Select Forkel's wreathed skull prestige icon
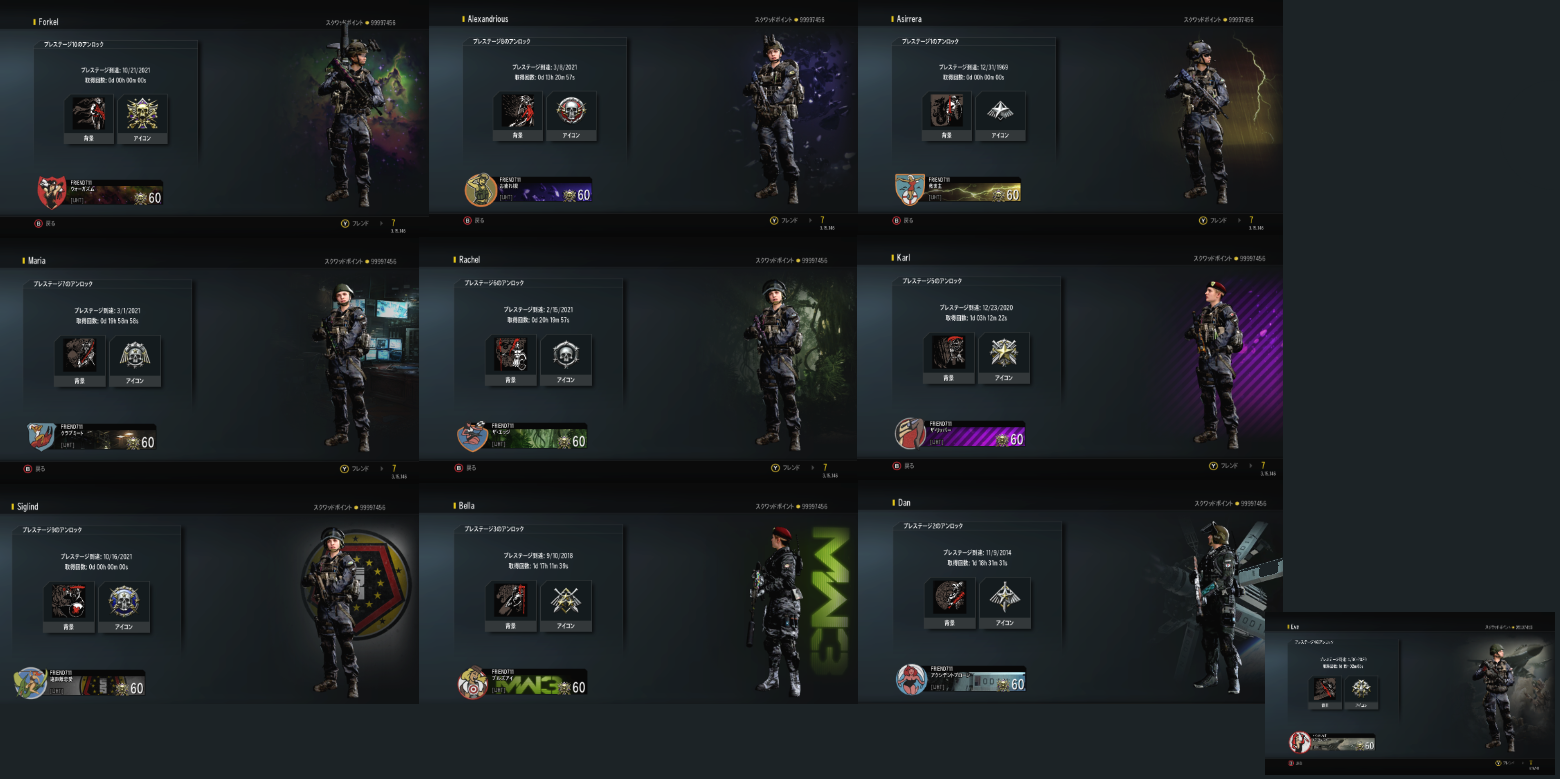 pyautogui.click(x=143, y=110)
